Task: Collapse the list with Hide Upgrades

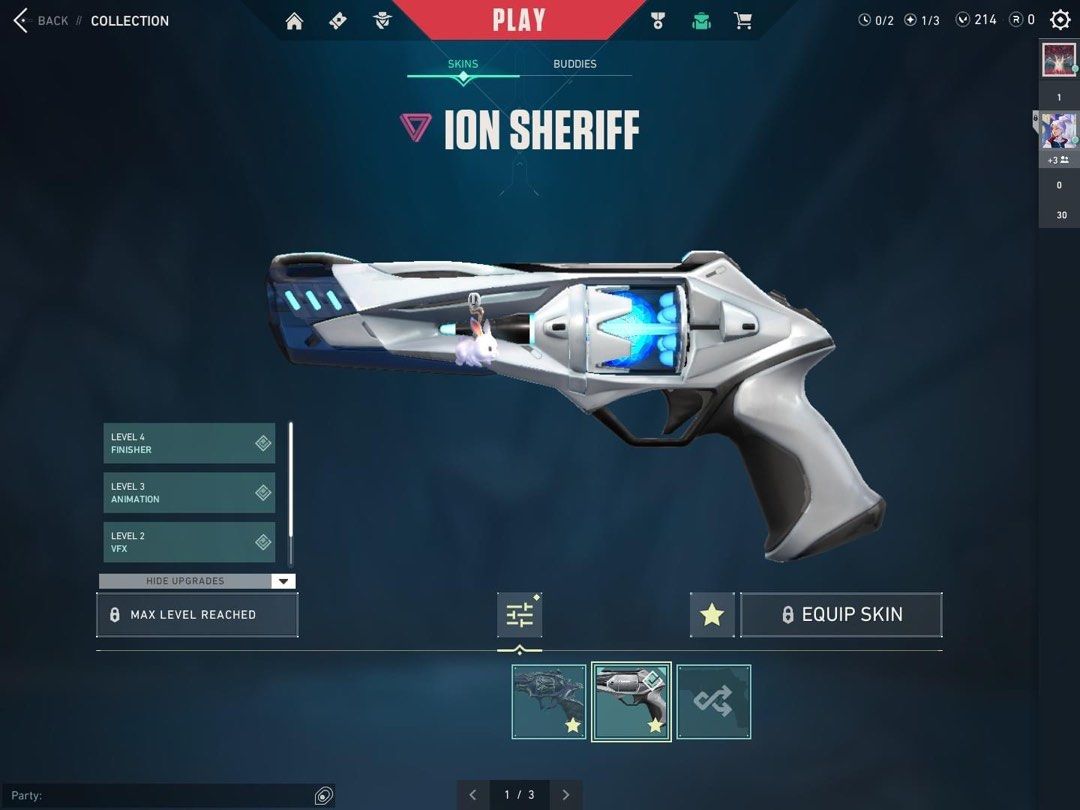Action: pos(197,581)
